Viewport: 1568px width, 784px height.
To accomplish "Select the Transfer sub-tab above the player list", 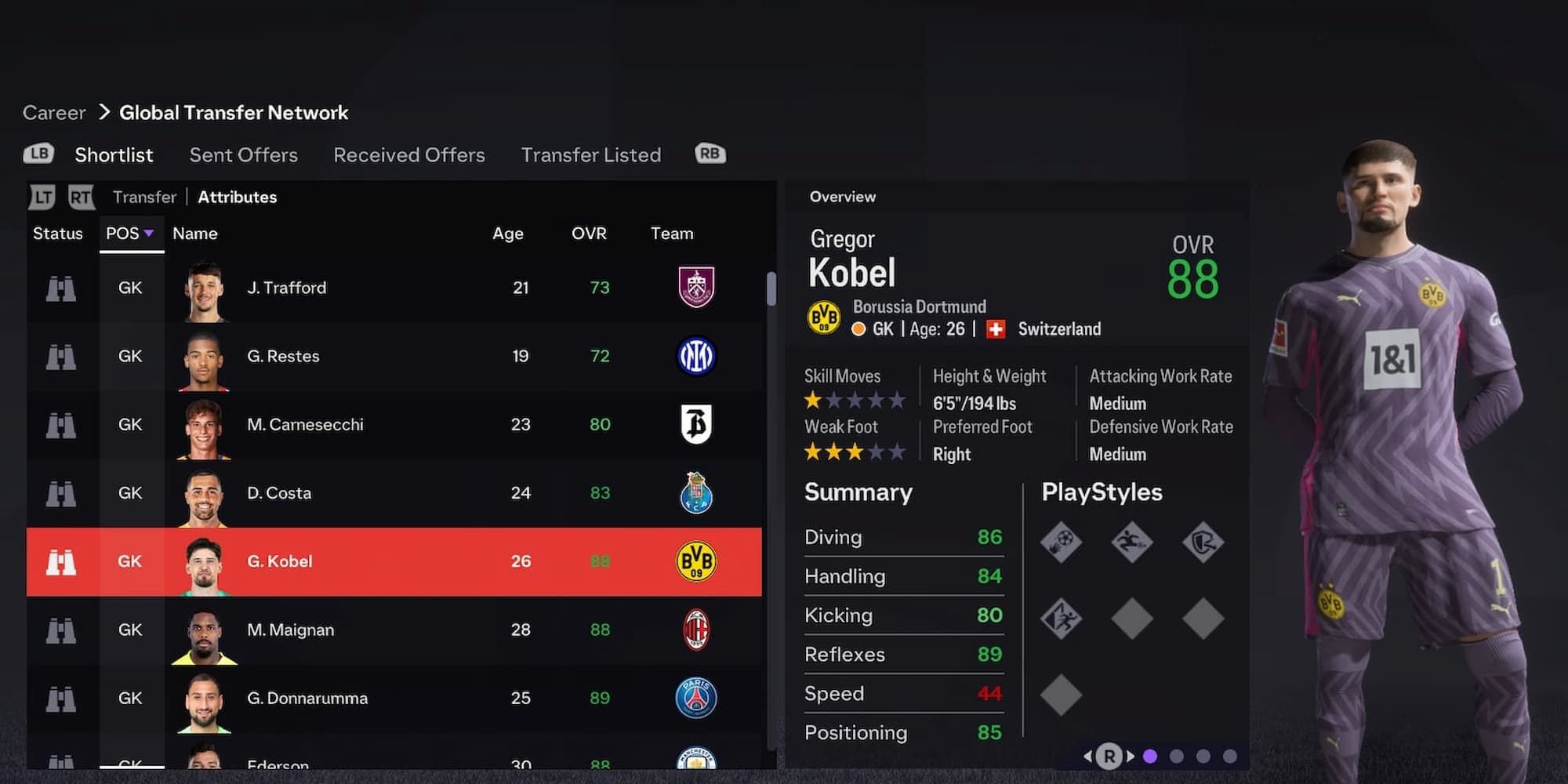I will coord(144,197).
